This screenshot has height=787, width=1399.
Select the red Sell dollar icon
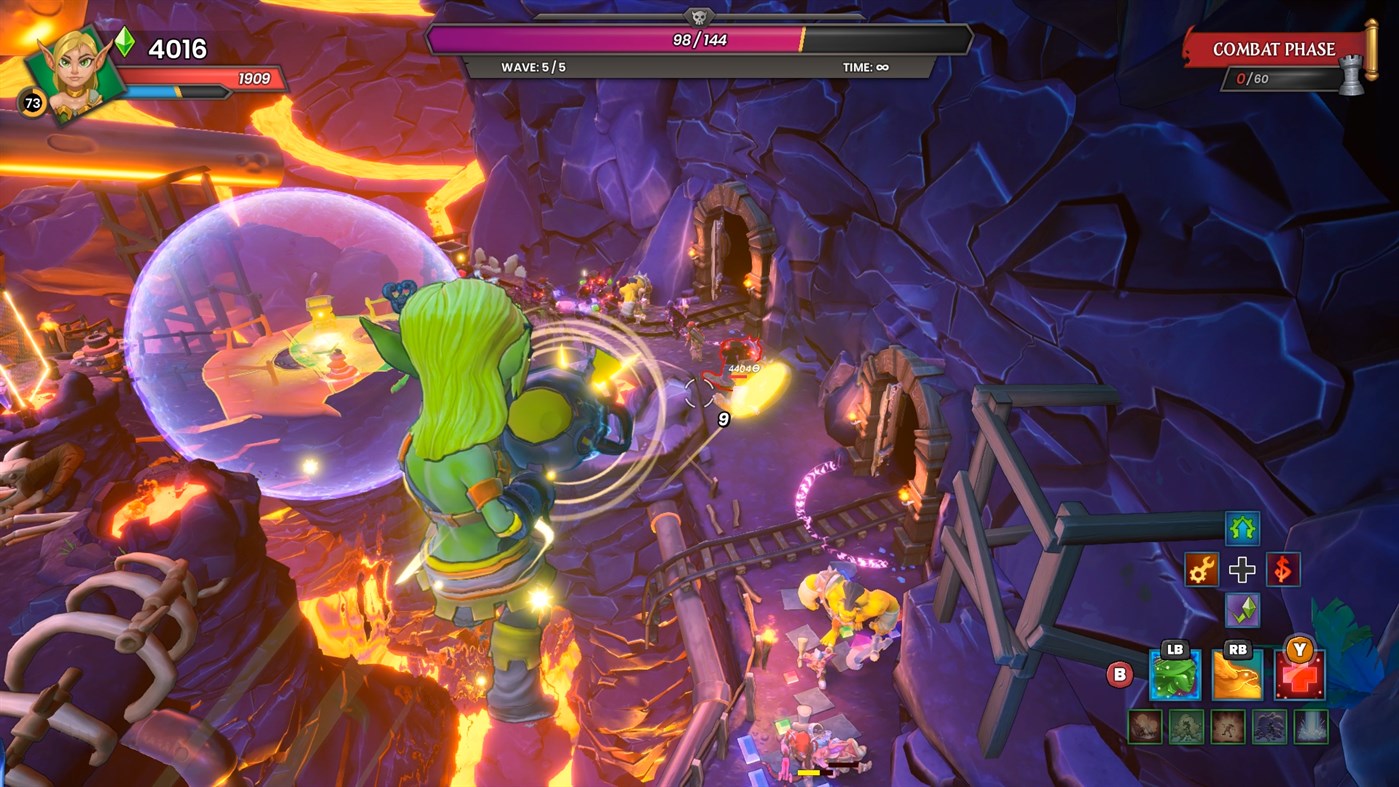1282,569
